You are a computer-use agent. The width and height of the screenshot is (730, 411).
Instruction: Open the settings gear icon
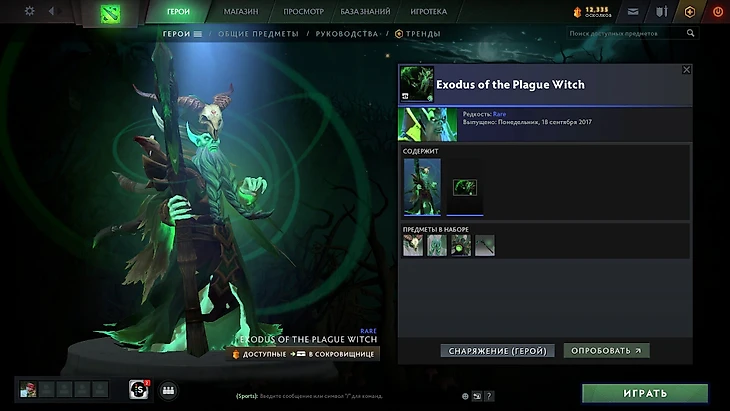pyautogui.click(x=29, y=11)
